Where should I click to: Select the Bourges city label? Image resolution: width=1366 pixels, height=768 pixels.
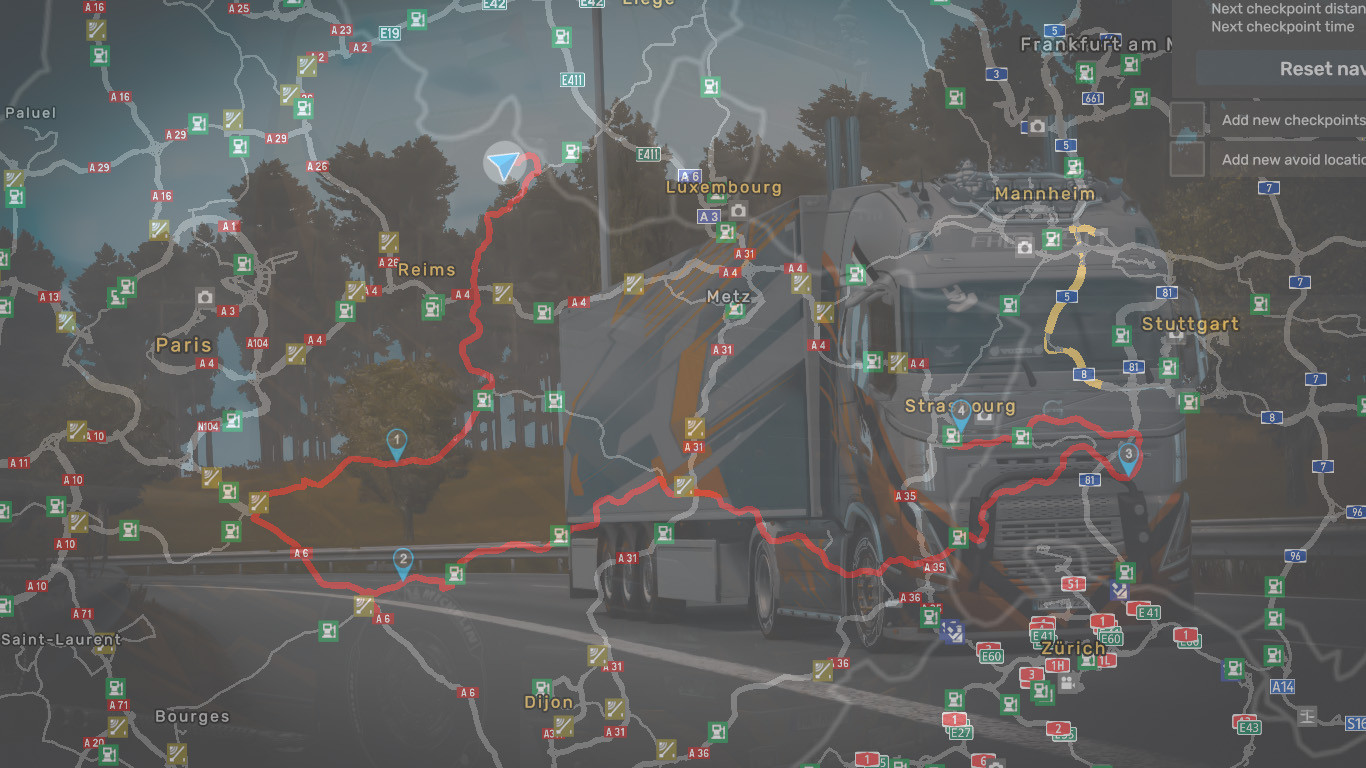[192, 717]
